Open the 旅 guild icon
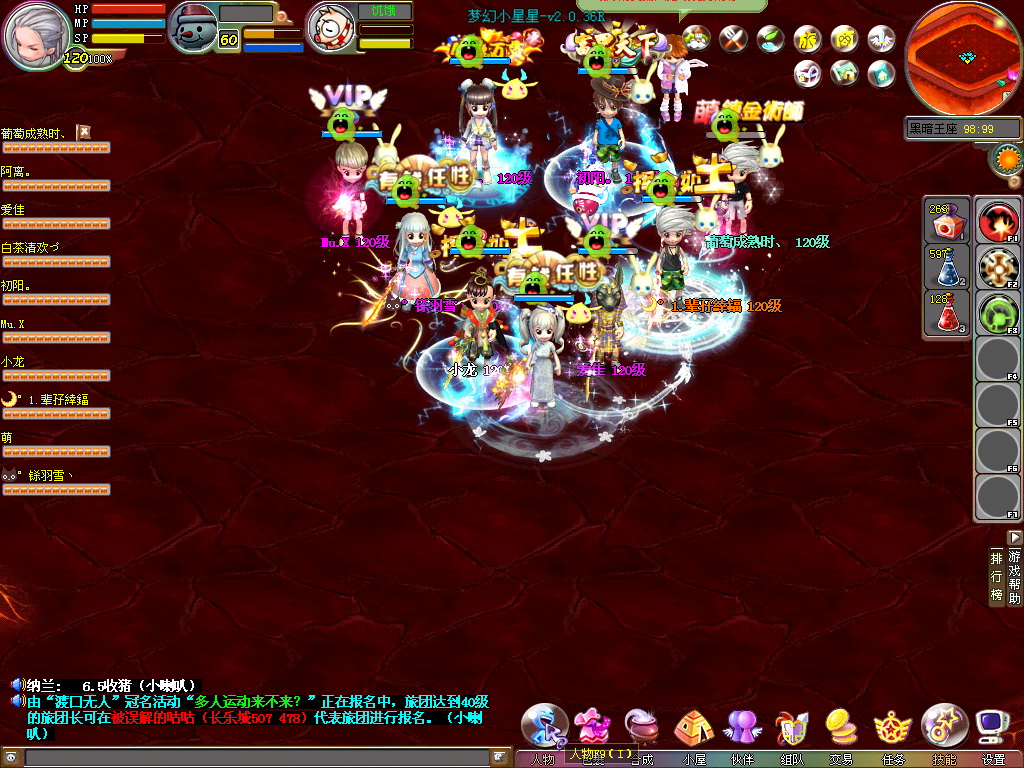 [807, 39]
